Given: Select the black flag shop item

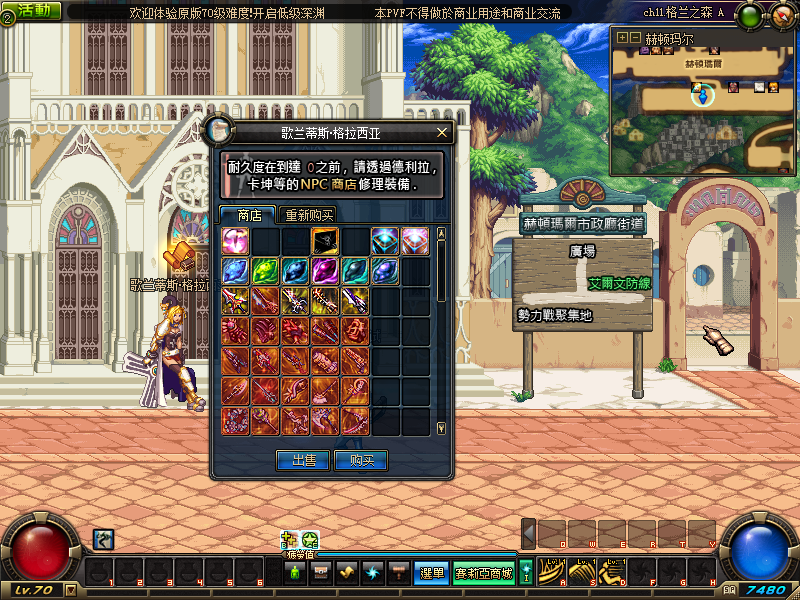Looking at the screenshot, I should [325, 241].
